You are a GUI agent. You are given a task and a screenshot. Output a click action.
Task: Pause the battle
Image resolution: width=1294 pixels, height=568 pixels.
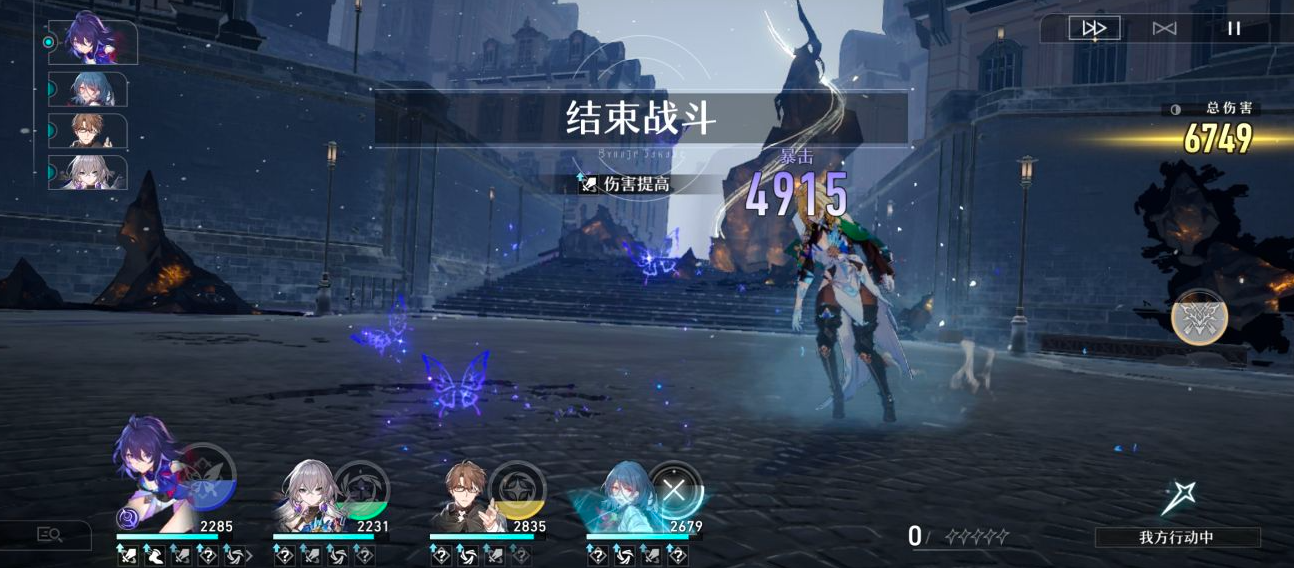pyautogui.click(x=1234, y=28)
